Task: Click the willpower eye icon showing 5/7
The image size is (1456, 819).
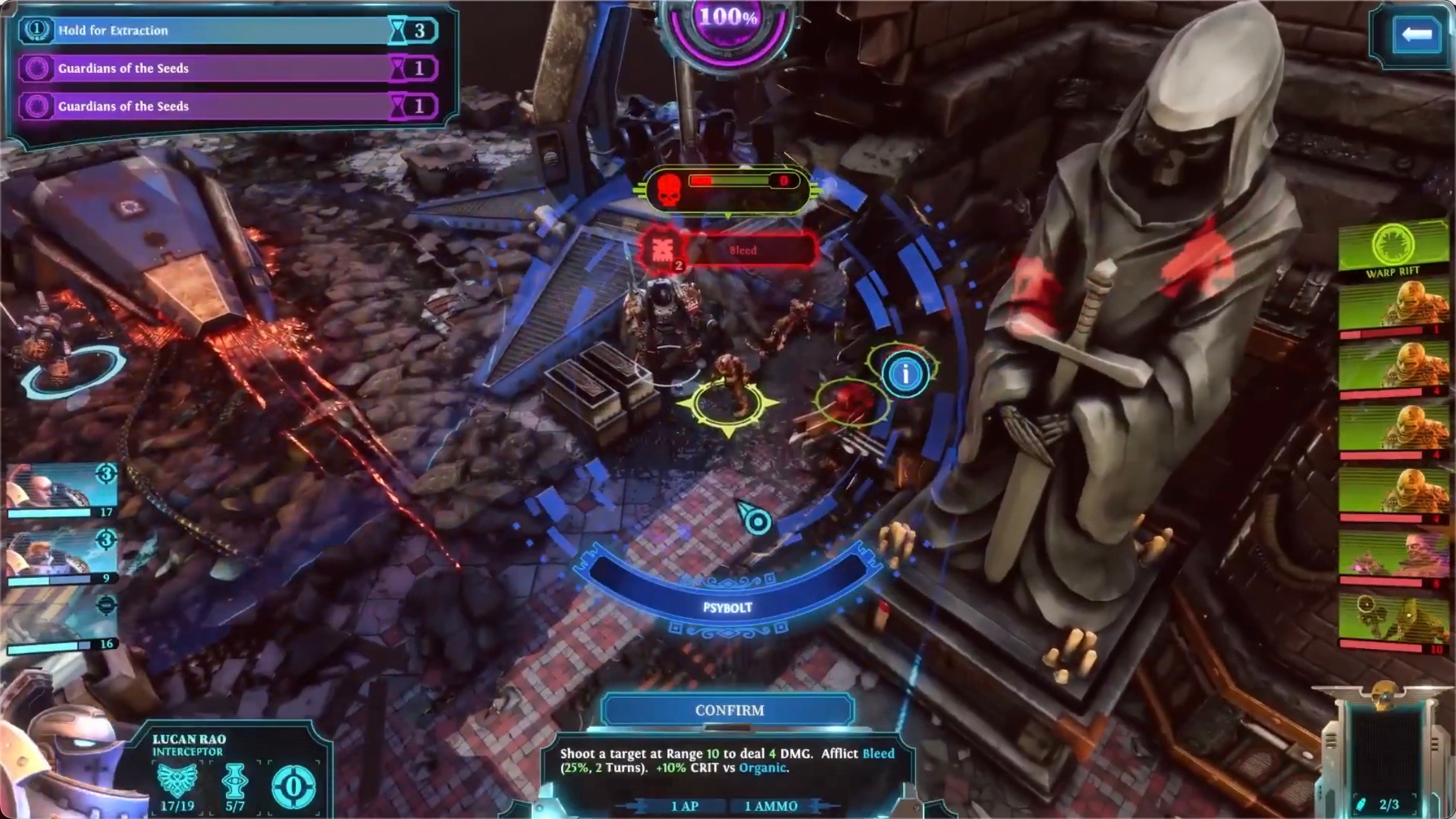Action: [234, 780]
